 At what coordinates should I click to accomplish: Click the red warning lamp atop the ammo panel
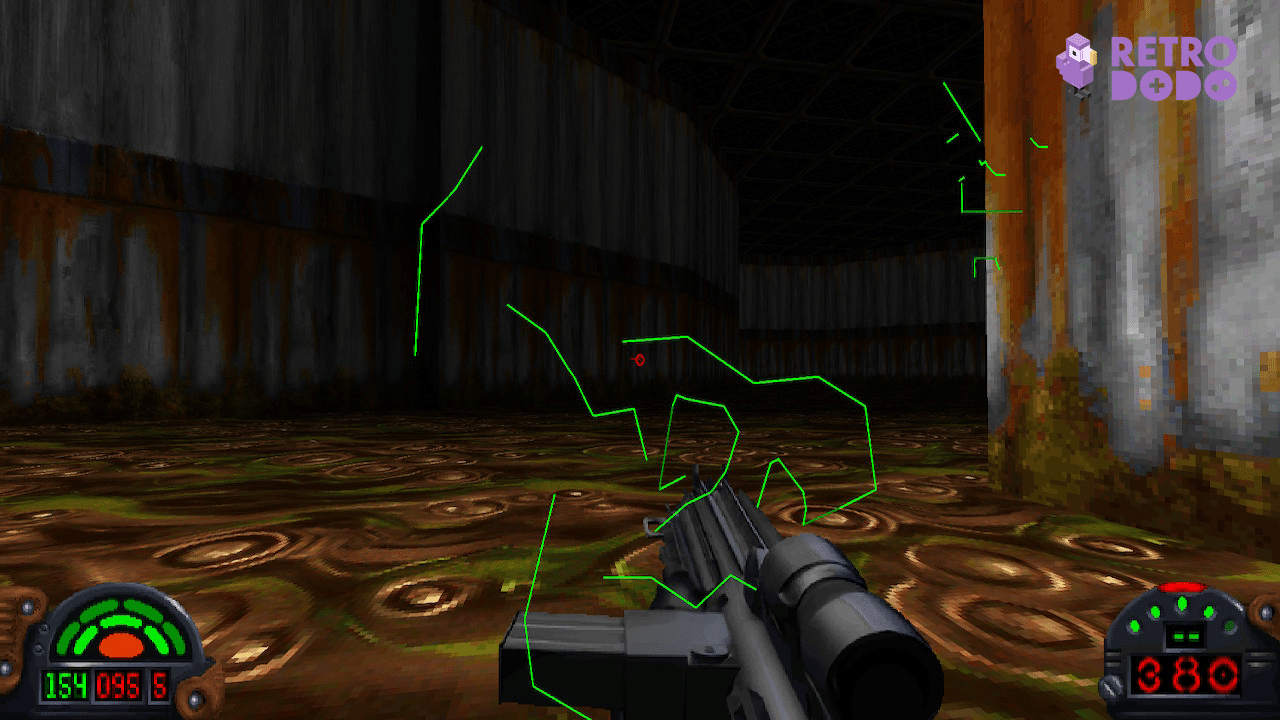tap(1183, 587)
